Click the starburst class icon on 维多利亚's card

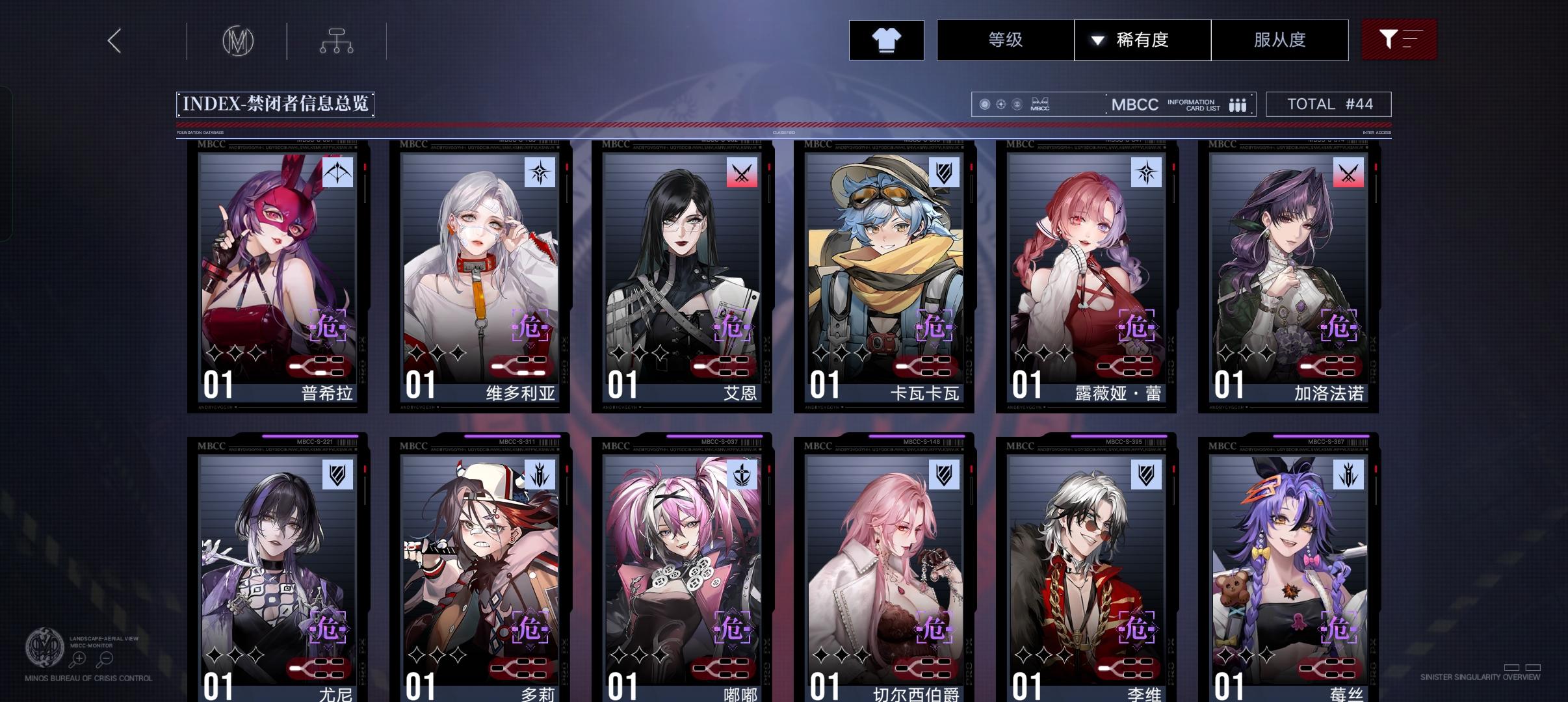540,173
